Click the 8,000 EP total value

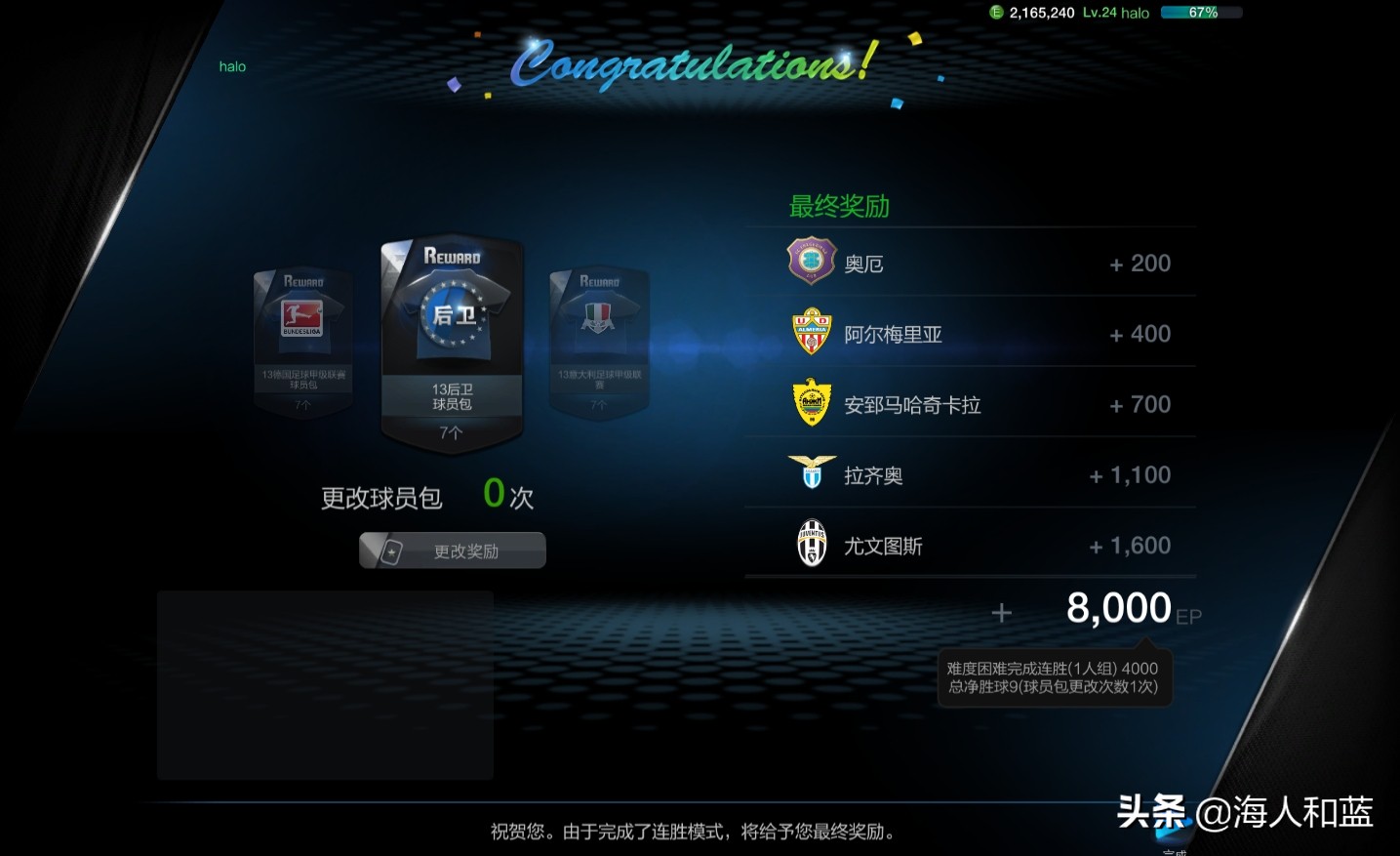point(1120,608)
